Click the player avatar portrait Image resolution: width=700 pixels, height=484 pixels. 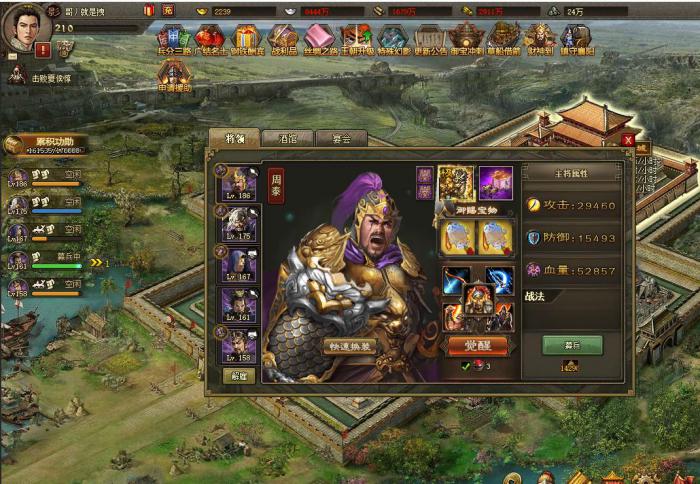[27, 26]
